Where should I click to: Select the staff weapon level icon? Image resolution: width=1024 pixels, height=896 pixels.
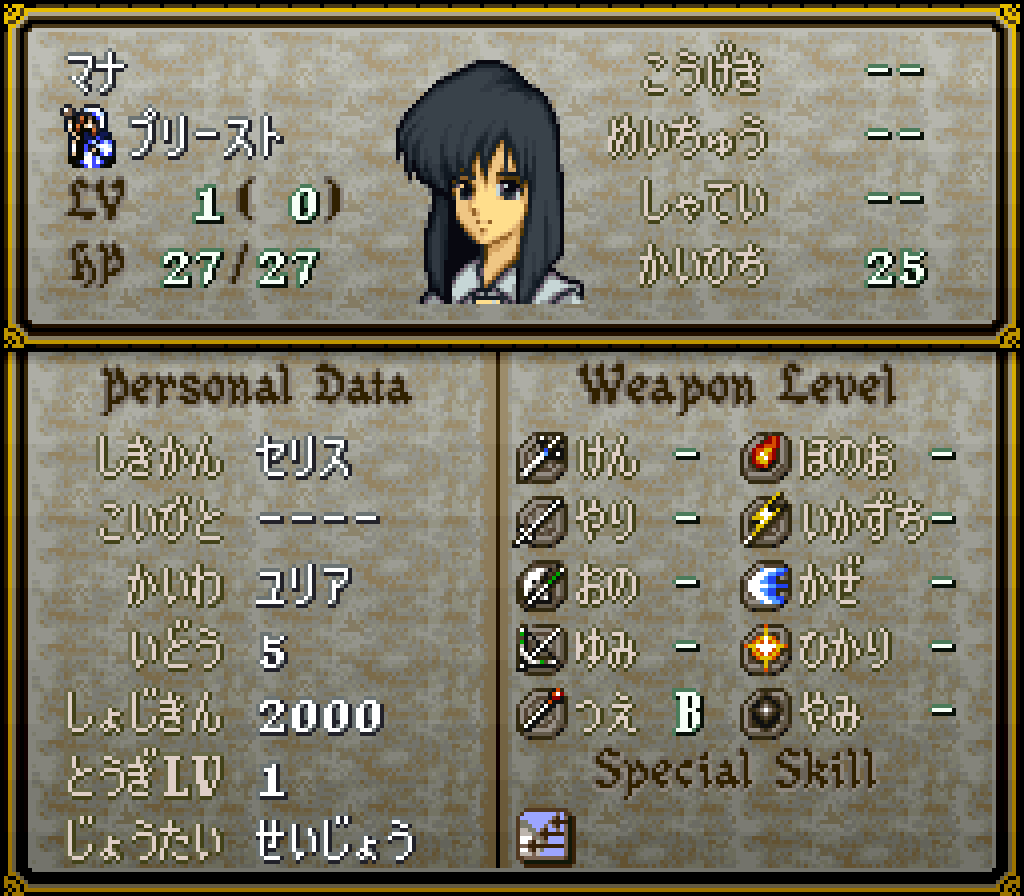tap(542, 713)
